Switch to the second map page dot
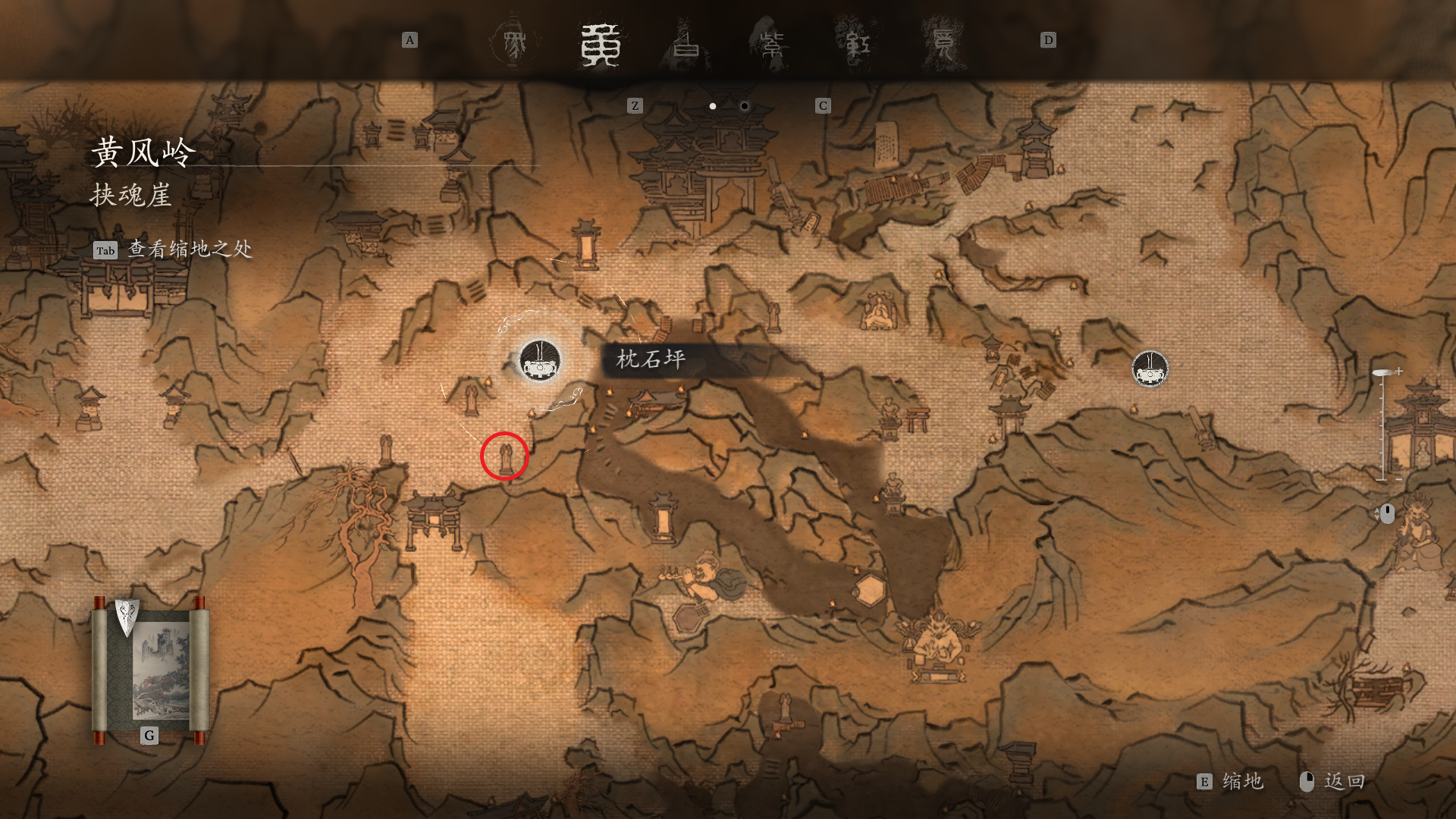The image size is (1456, 819). [745, 106]
